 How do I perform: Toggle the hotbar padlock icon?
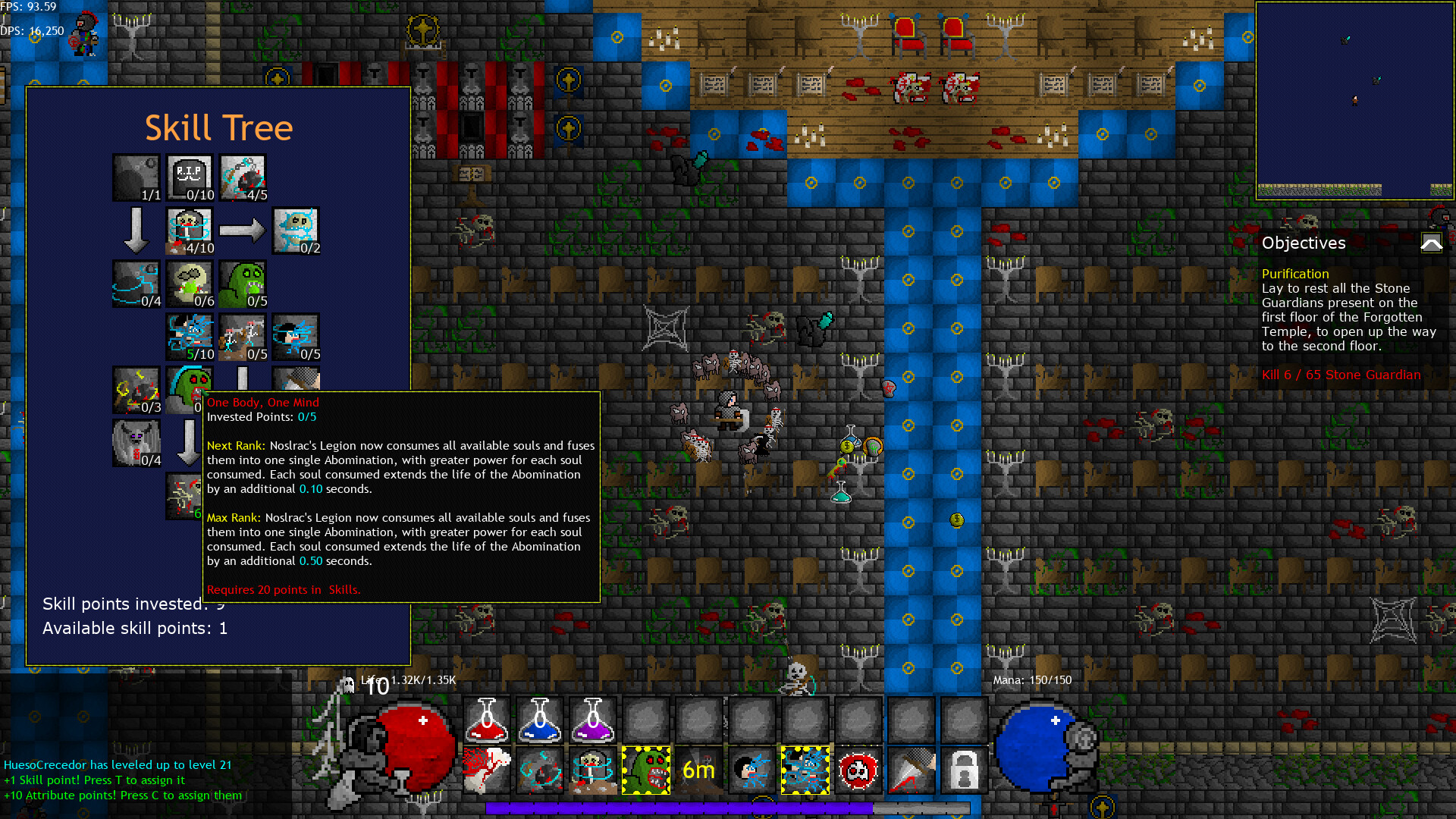tap(964, 769)
